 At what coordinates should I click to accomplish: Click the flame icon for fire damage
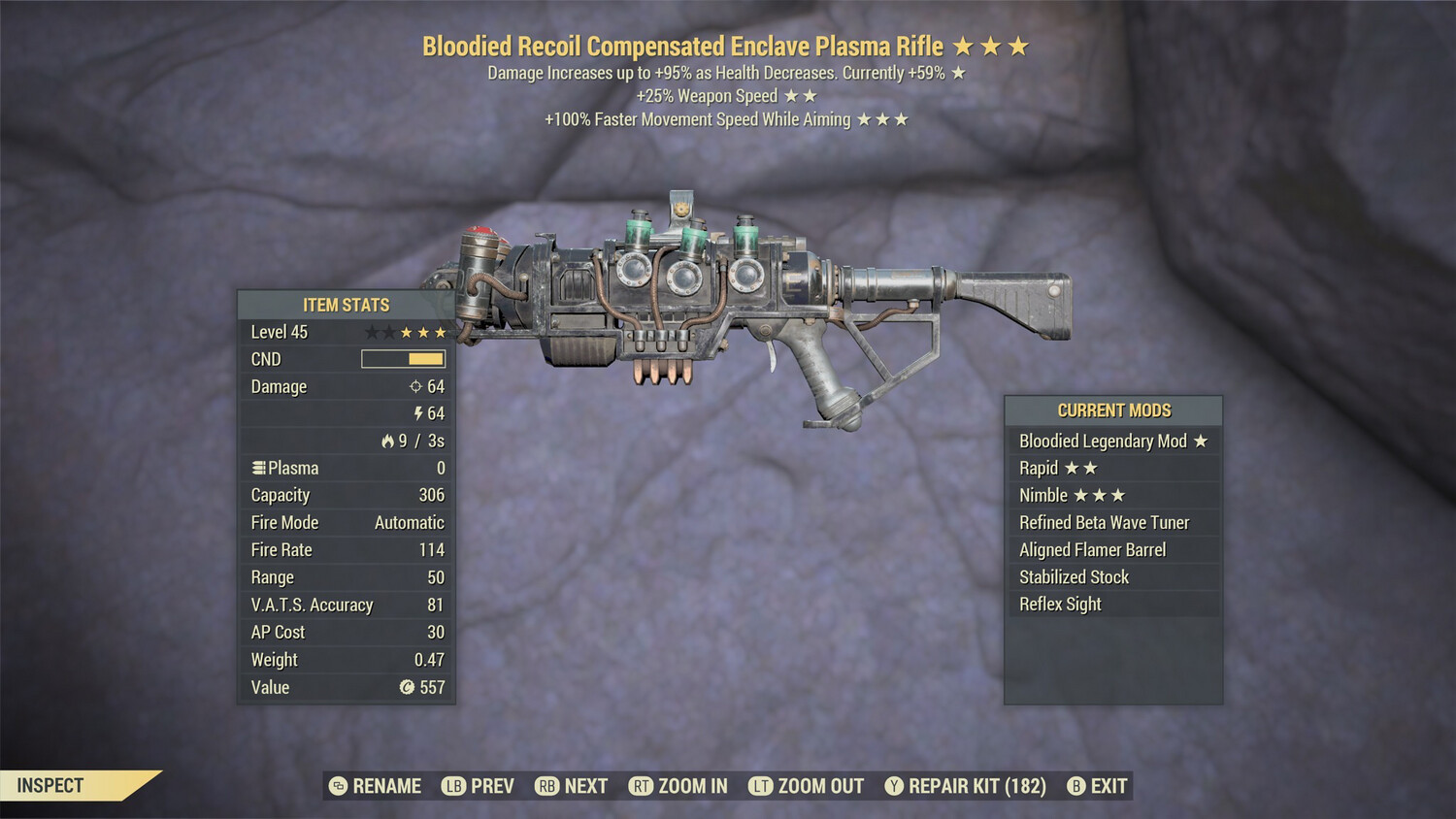386,440
